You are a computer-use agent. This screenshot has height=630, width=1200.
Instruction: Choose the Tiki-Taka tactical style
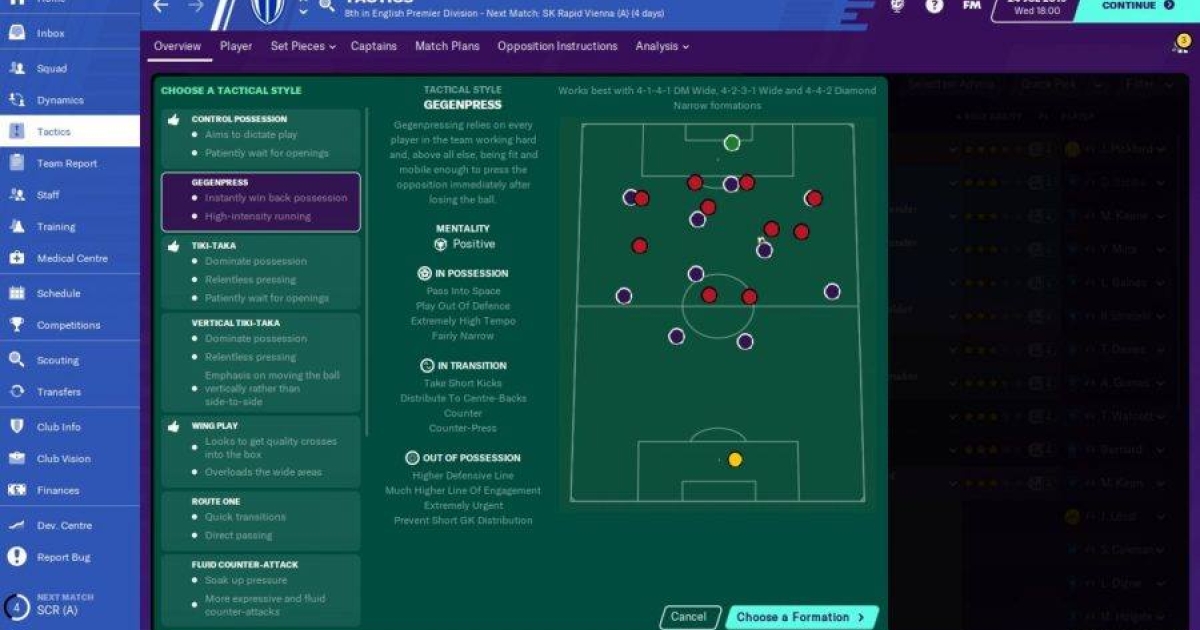coord(260,271)
